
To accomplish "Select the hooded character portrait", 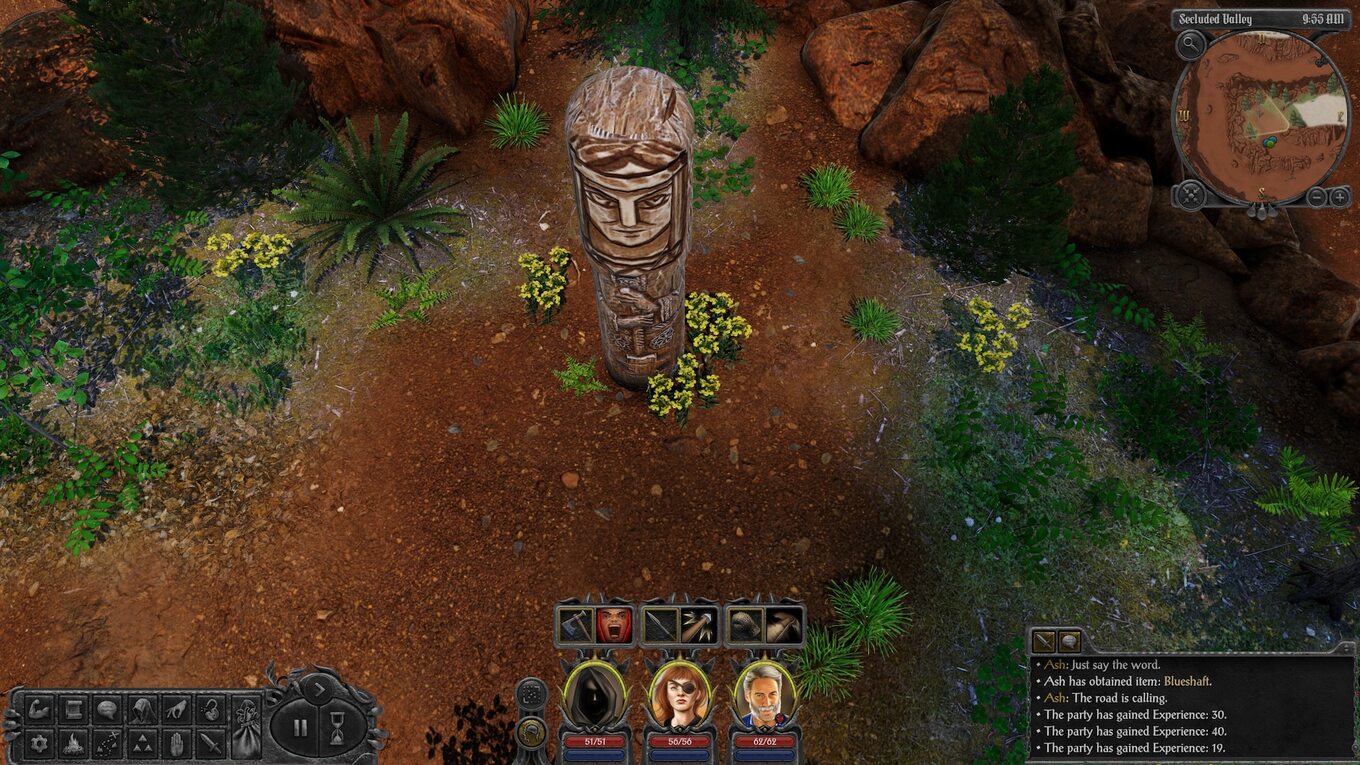I will click(596, 694).
